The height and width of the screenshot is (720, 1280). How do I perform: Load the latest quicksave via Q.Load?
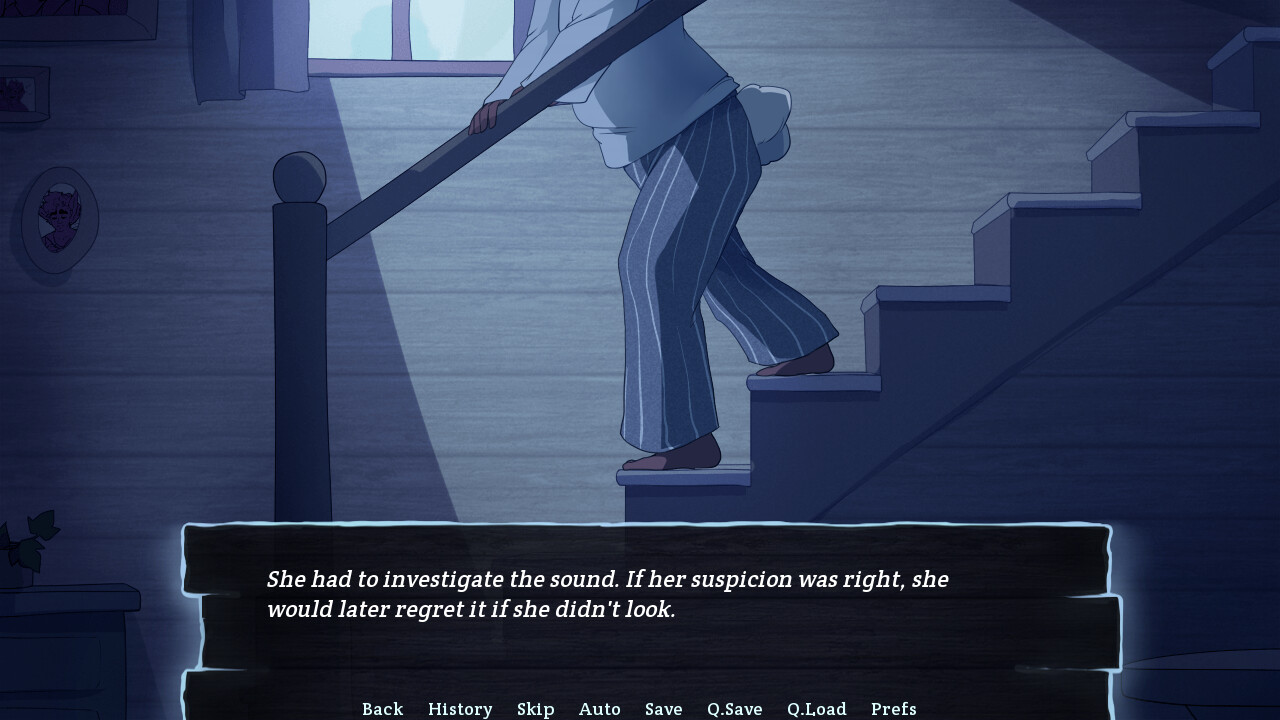814,709
